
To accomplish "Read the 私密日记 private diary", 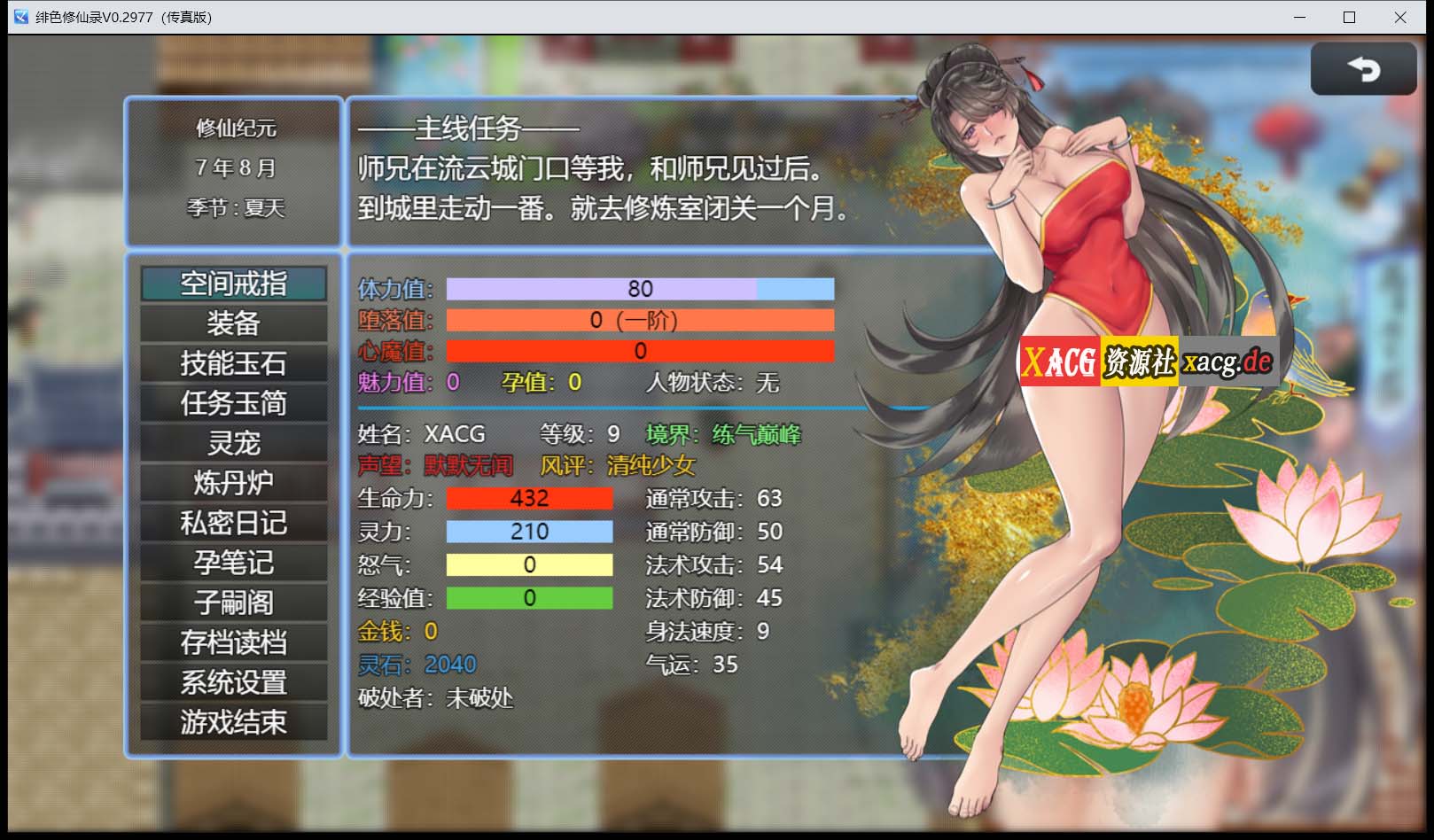I will point(234,522).
